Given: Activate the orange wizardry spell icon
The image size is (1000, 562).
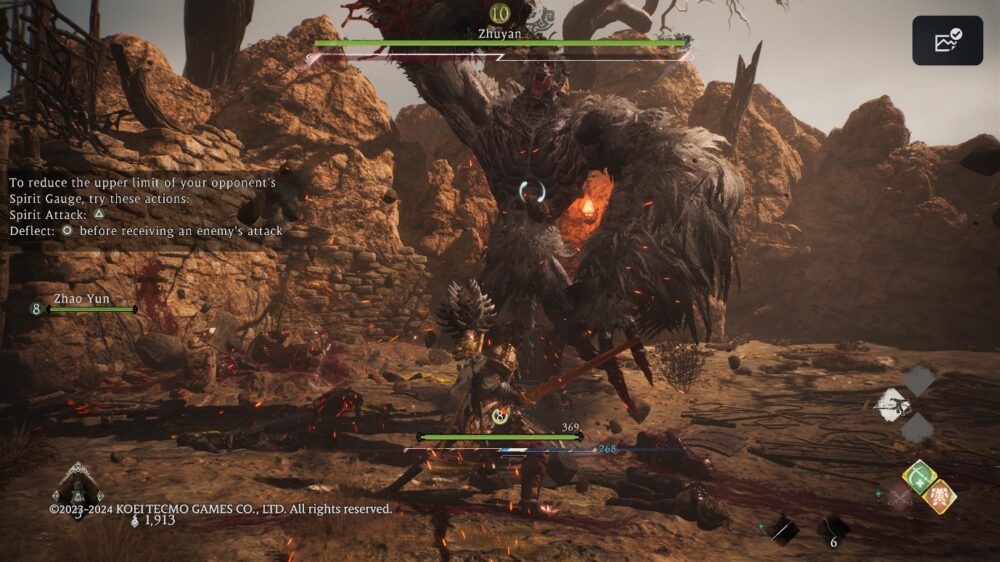Looking at the screenshot, I should [x=939, y=496].
